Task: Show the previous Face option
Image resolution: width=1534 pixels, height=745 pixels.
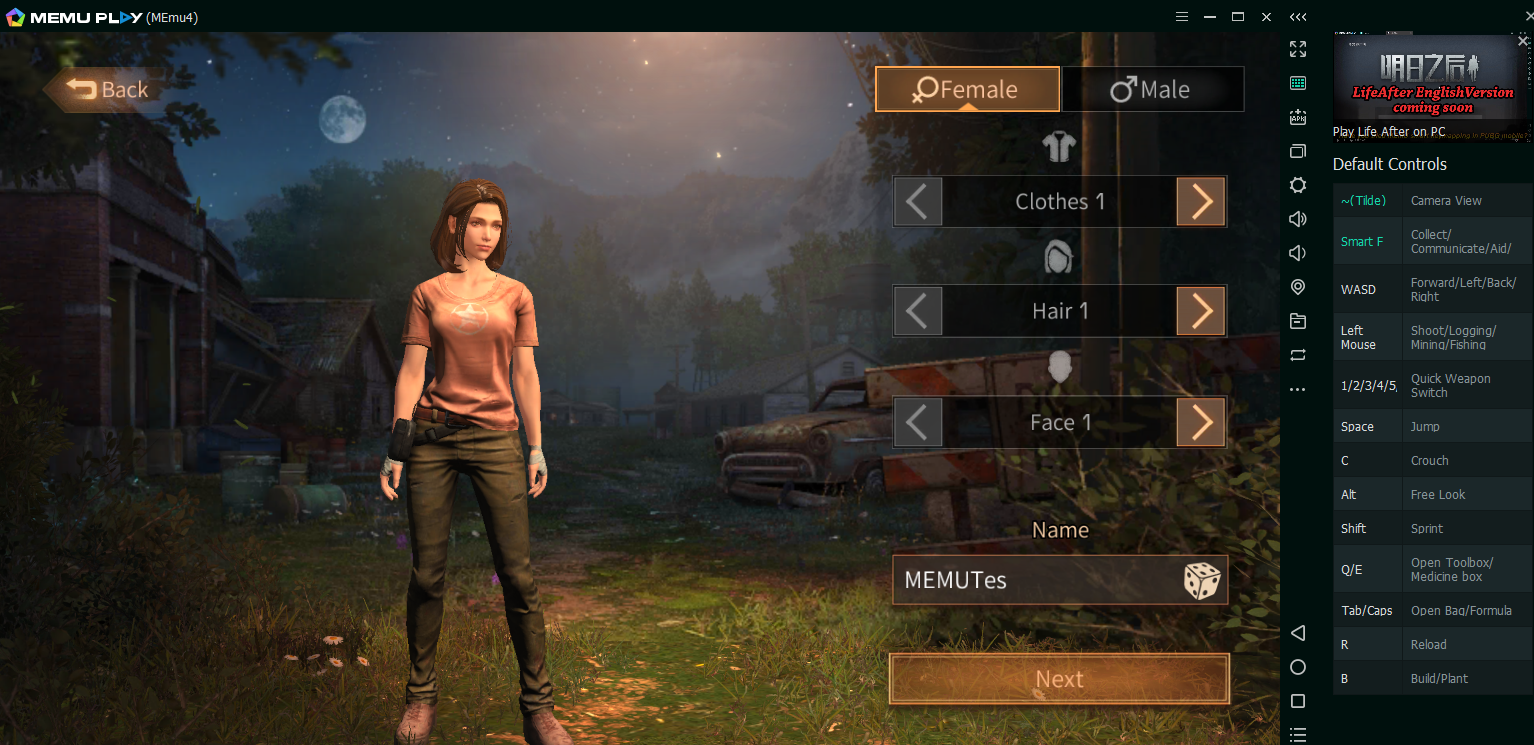Action: [x=917, y=422]
